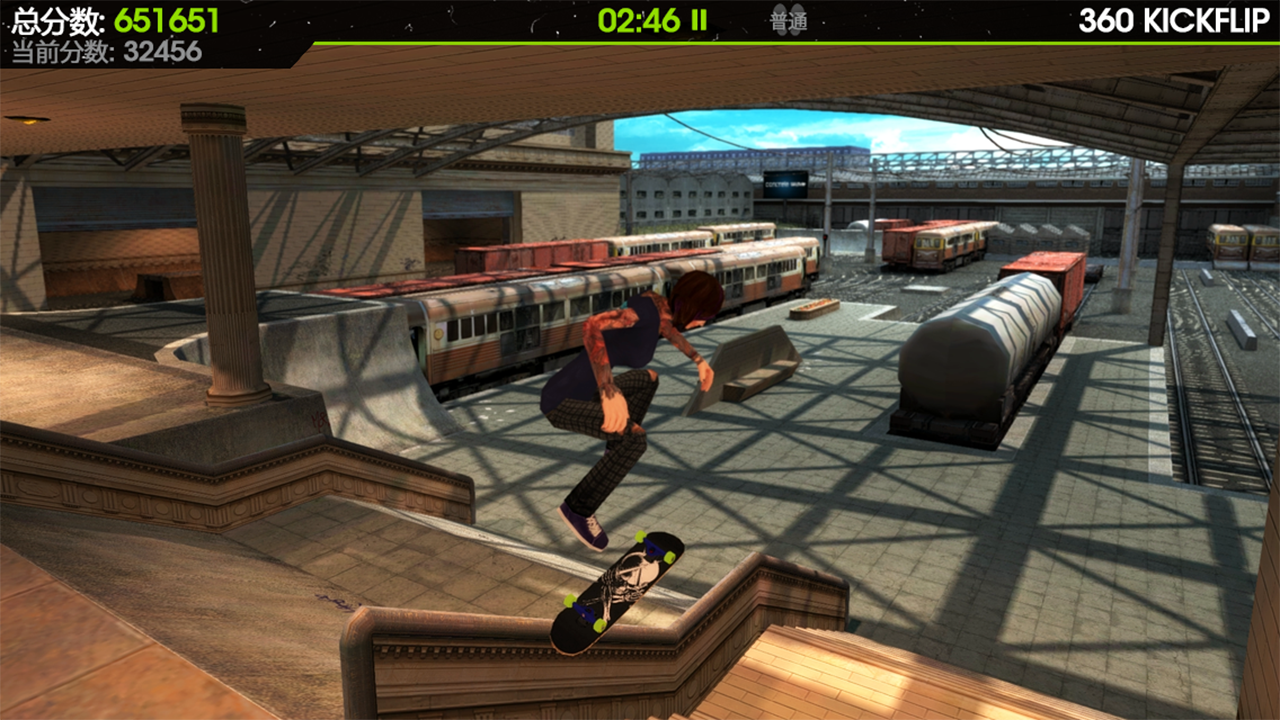Tap the 普通 footprints stance indicator

click(x=789, y=21)
